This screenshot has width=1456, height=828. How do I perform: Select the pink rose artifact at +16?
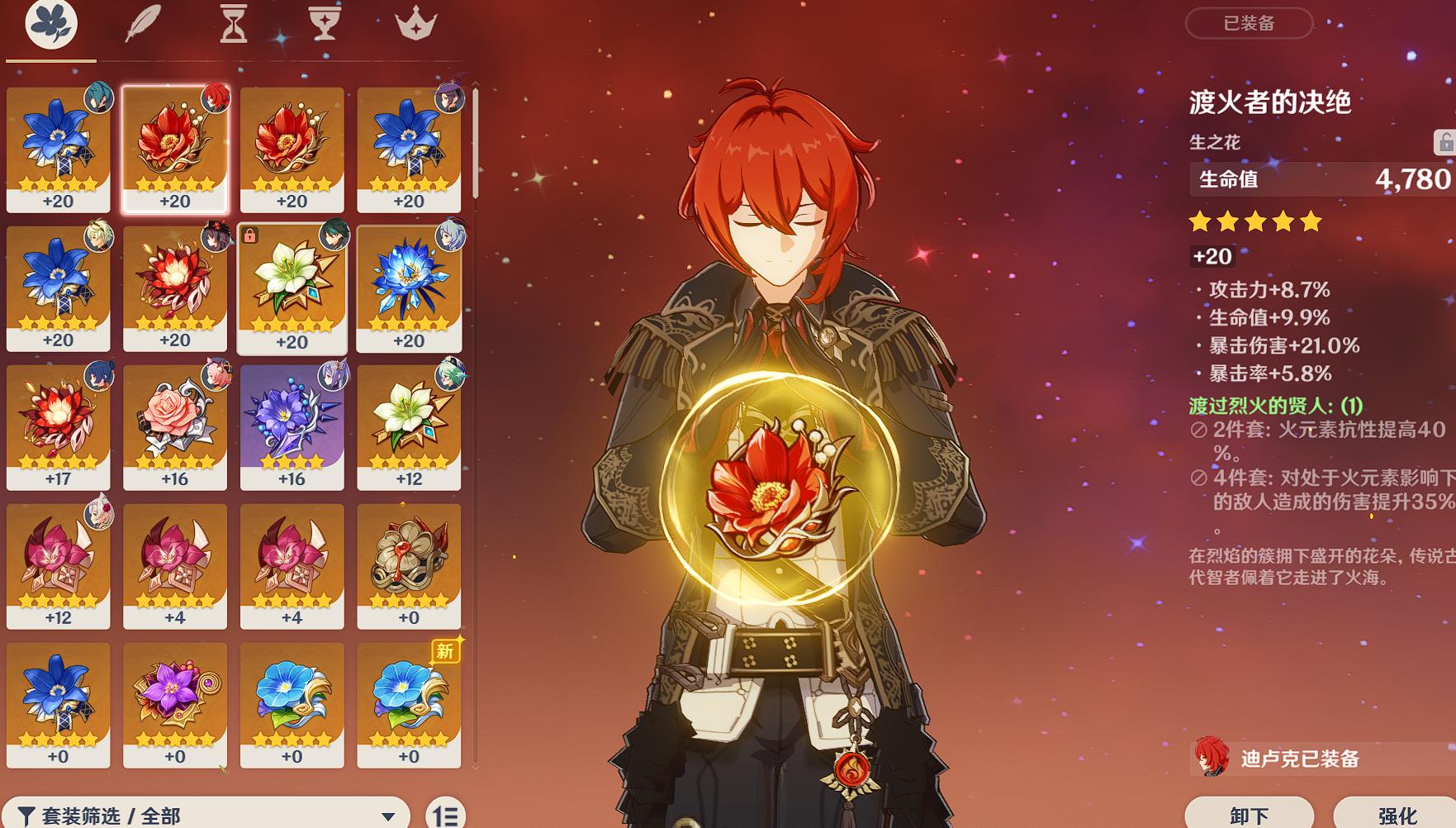pyautogui.click(x=175, y=426)
